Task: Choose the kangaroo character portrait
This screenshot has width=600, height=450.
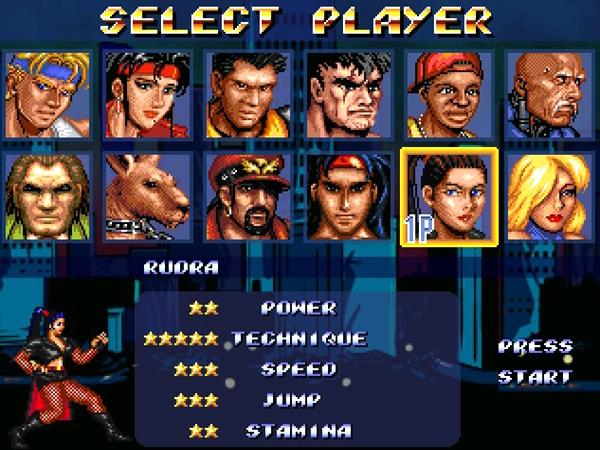Action: click(148, 196)
